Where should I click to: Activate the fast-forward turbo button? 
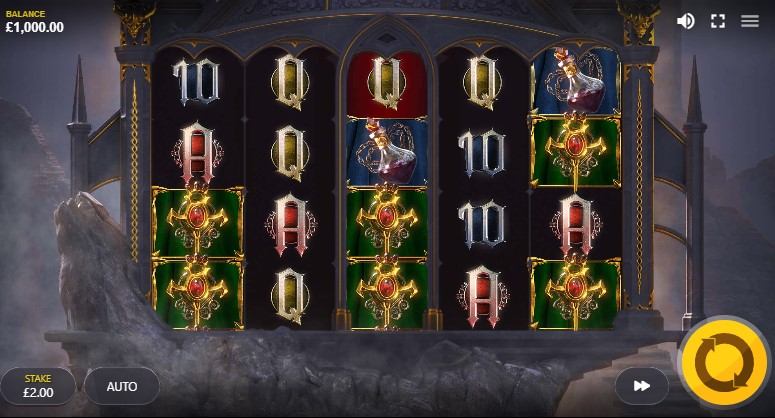tap(642, 385)
